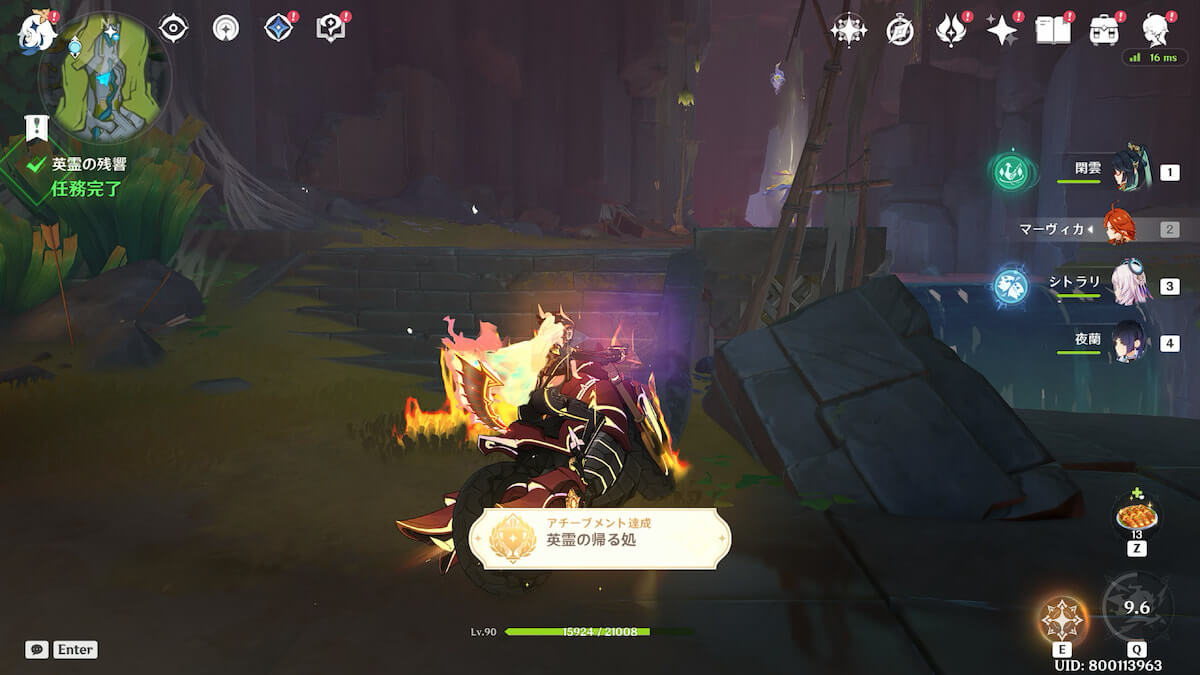Open the winged battle pass icon
The image size is (1200, 675).
point(950,30)
